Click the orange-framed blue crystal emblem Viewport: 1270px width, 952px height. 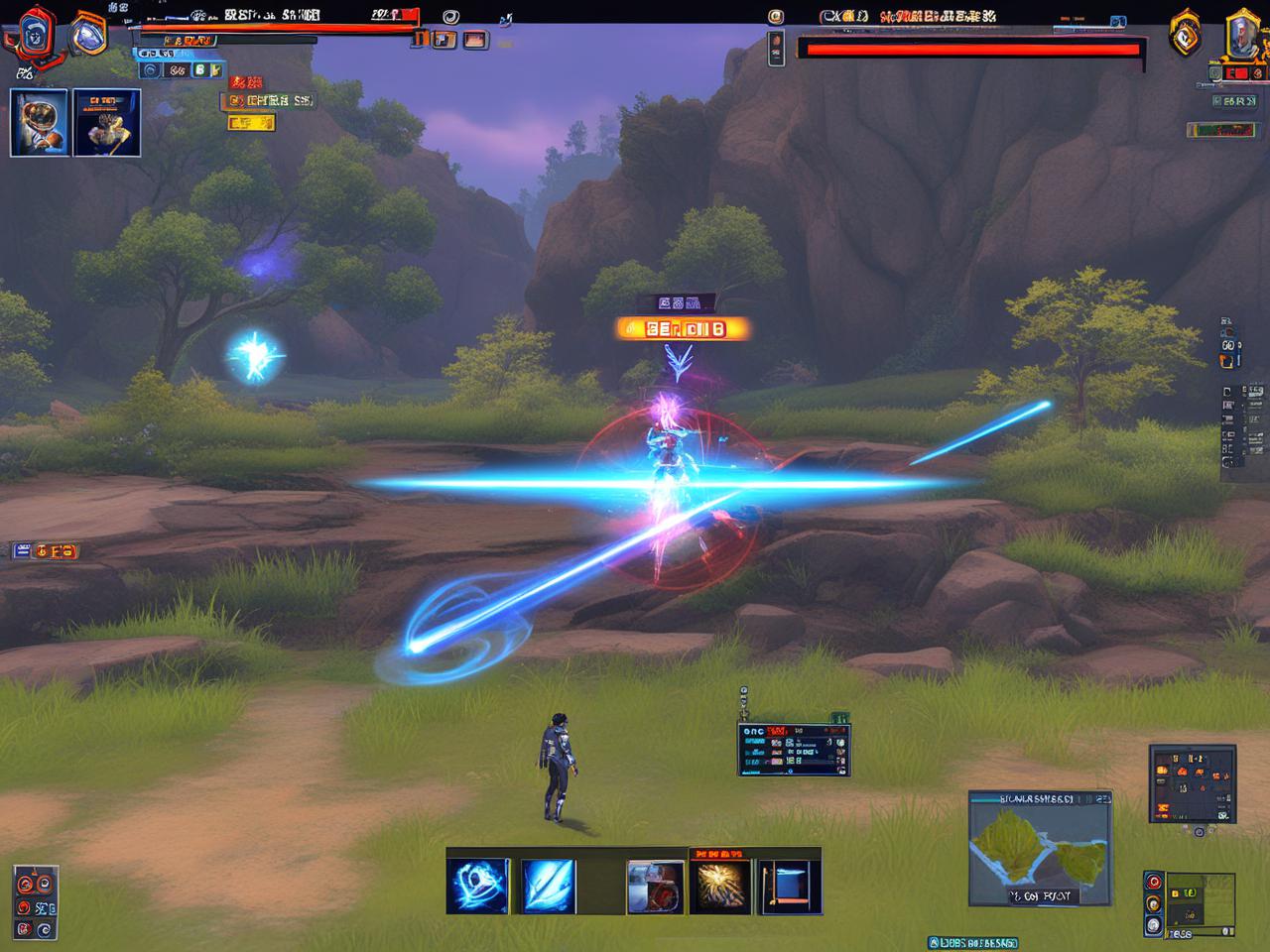(88, 35)
